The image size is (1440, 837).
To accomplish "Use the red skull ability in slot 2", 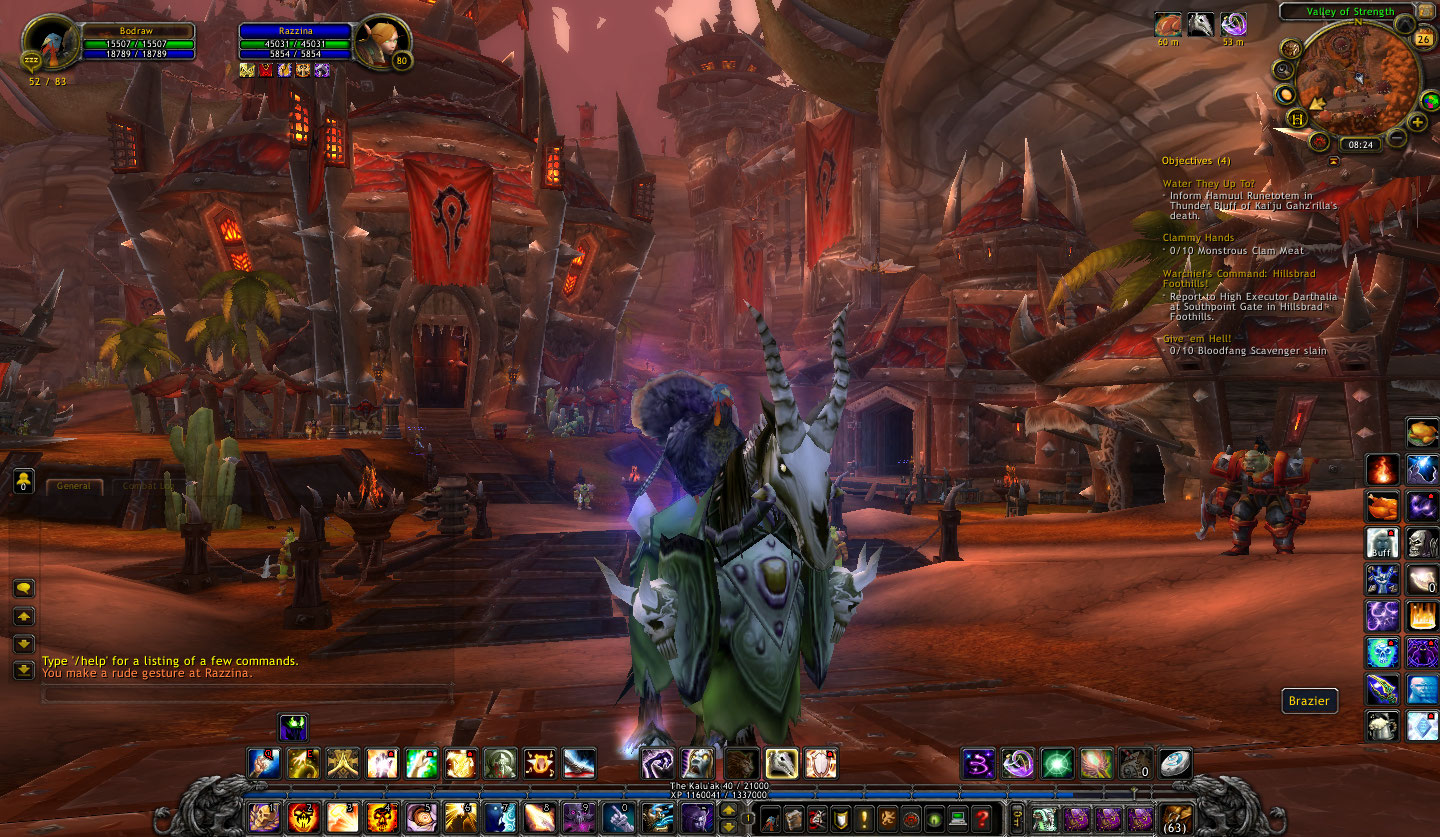I will (302, 816).
